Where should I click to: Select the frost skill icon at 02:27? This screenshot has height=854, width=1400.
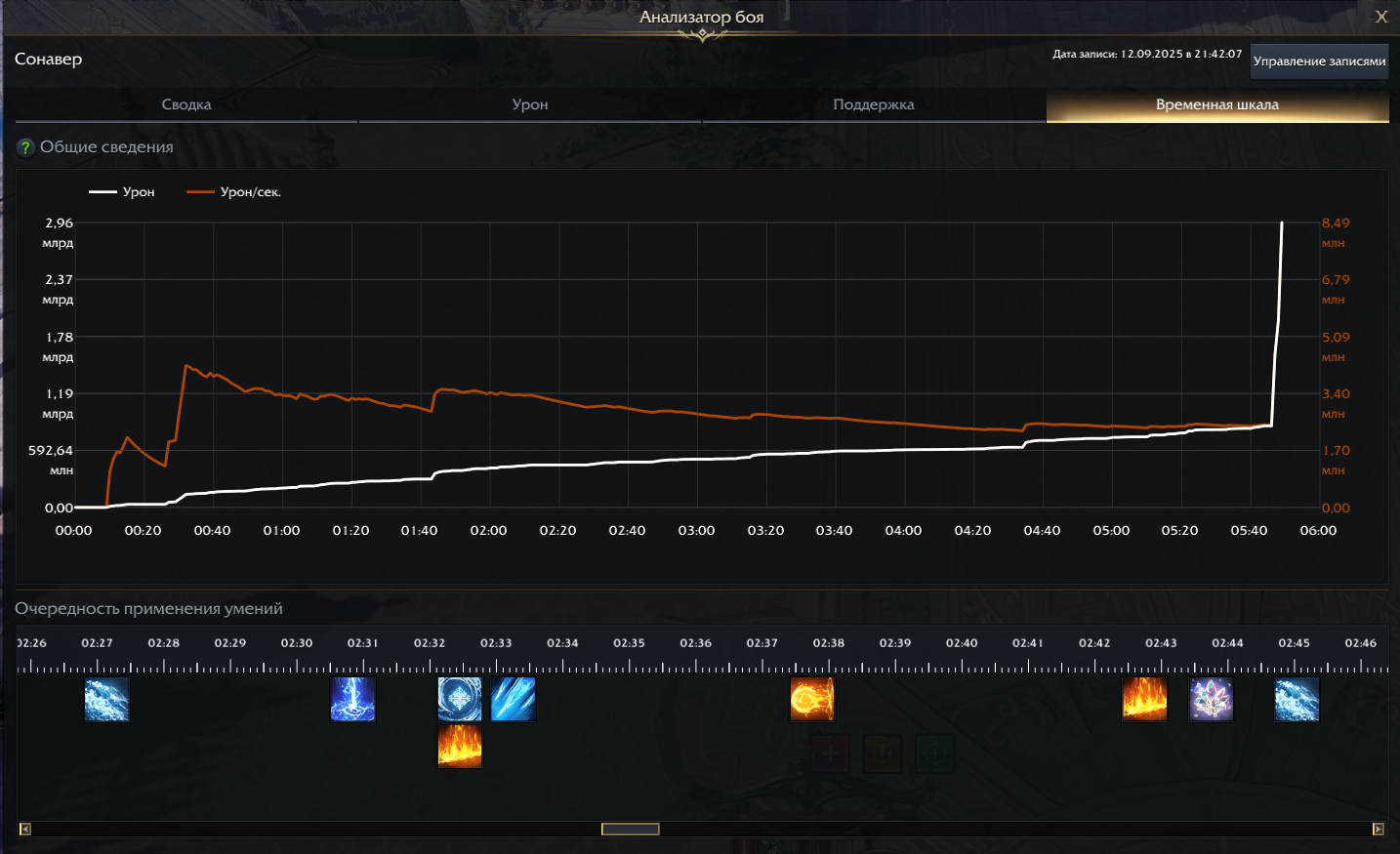[x=106, y=699]
